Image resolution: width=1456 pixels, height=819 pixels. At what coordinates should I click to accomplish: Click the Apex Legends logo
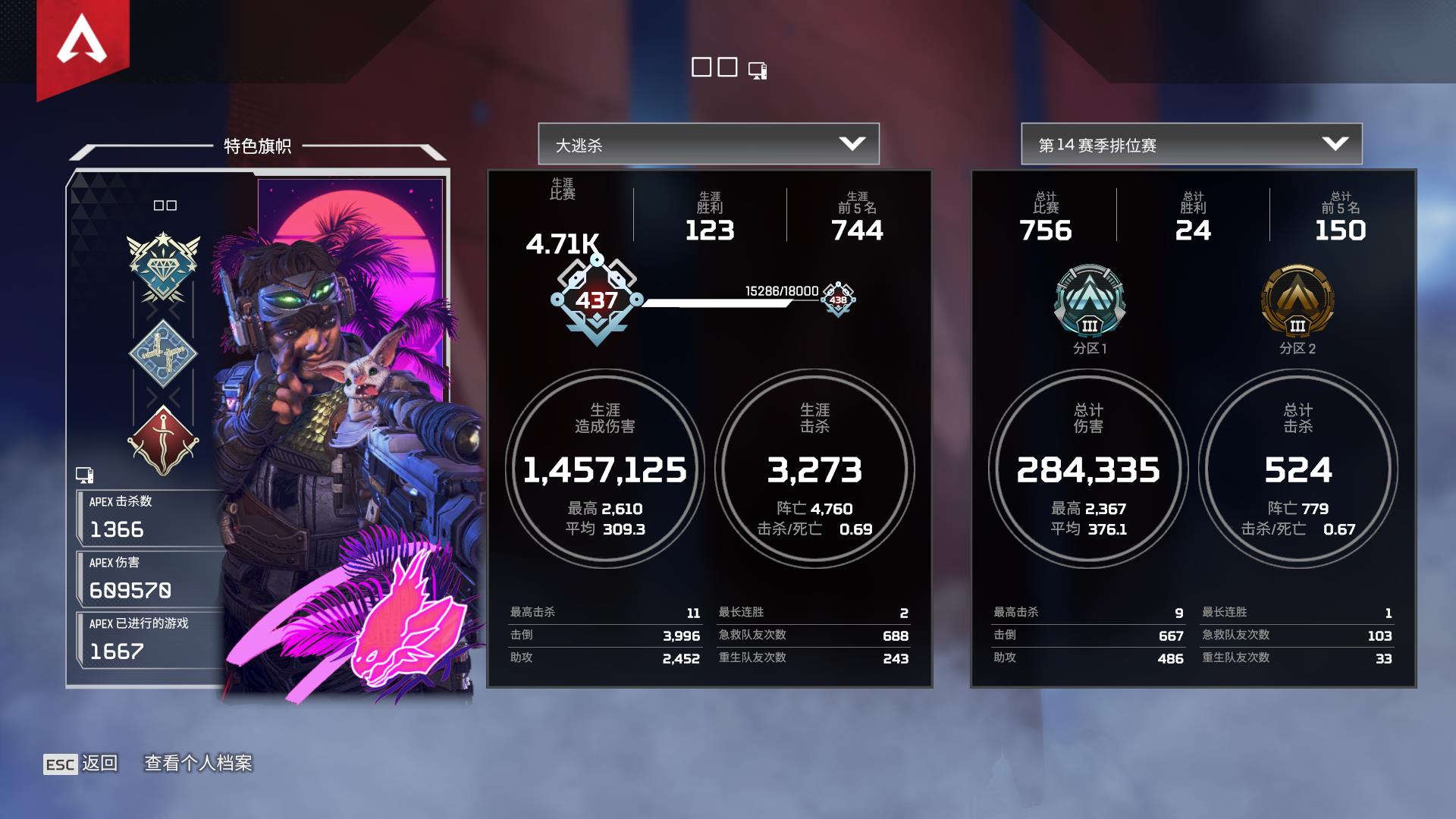pos(83,42)
